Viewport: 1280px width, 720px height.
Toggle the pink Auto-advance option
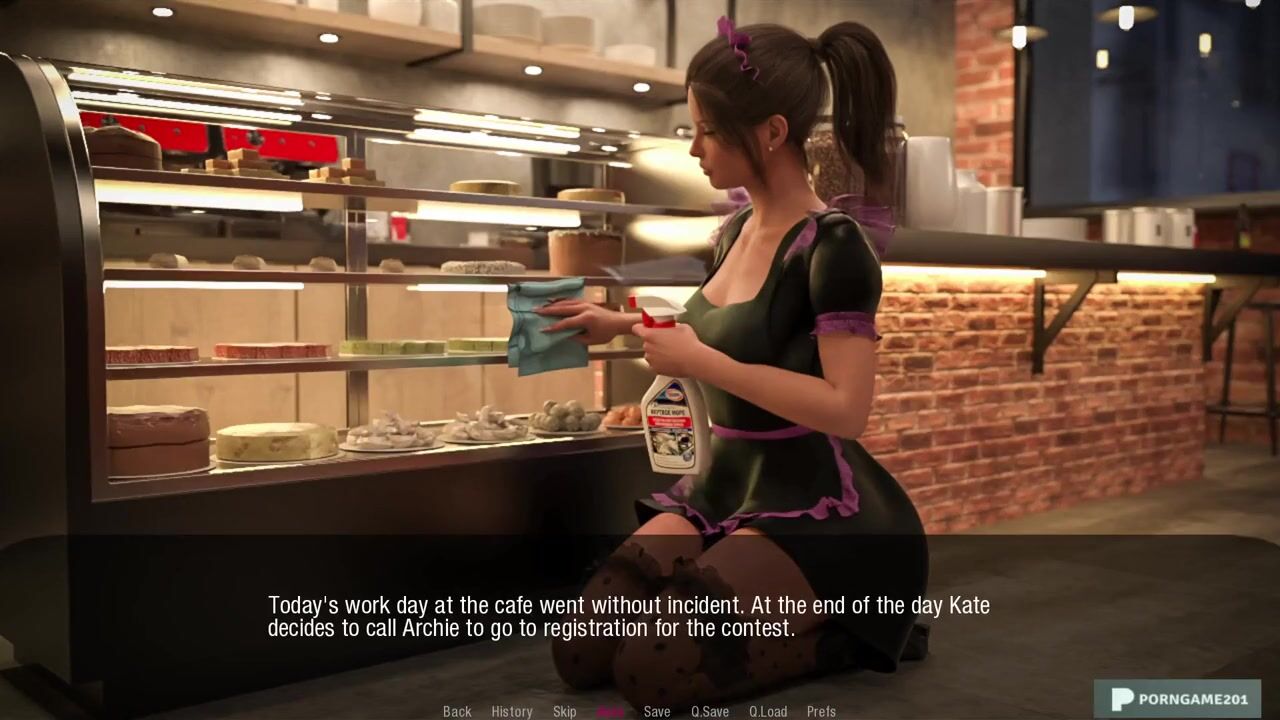tap(610, 711)
